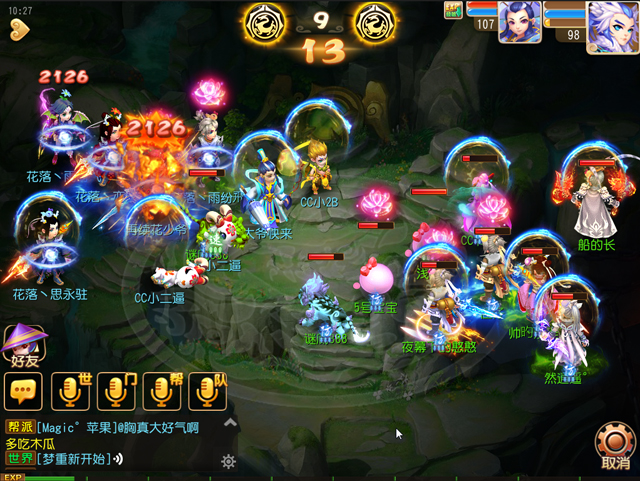Image resolution: width=640 pixels, height=481 pixels.
Task: Open the chat settings gear
Action: point(228,461)
